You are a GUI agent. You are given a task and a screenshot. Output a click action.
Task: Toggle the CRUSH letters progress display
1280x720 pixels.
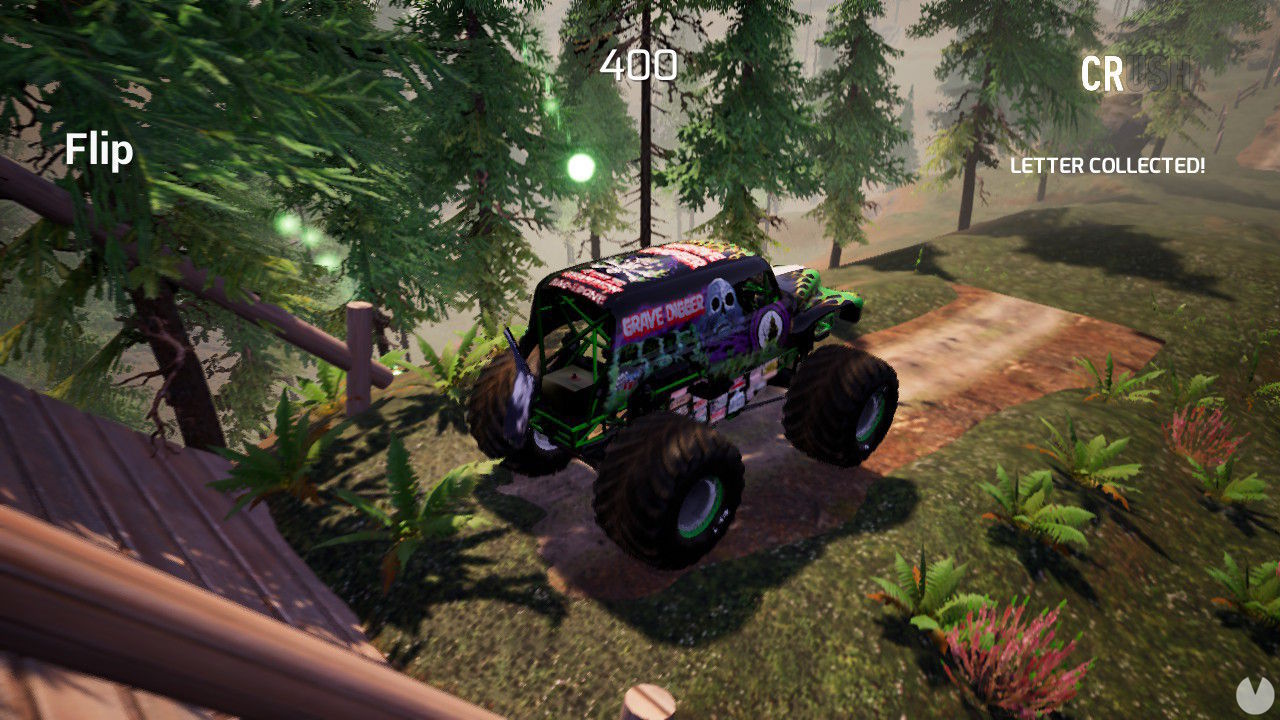1133,72
